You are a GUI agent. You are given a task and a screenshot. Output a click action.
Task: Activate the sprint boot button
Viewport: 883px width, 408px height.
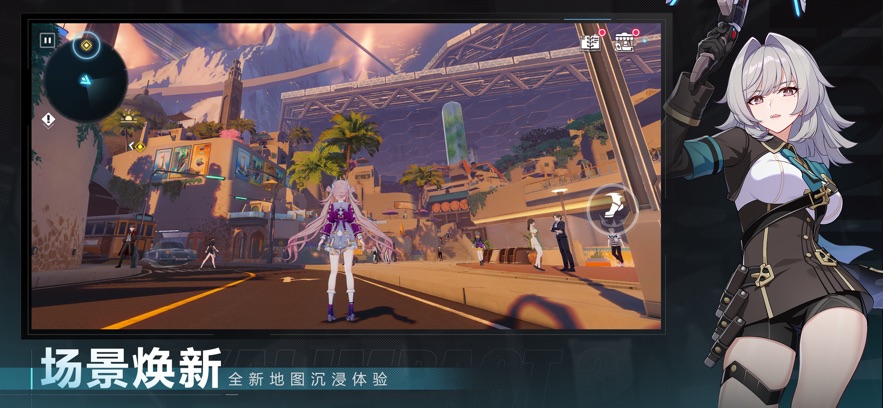point(614,209)
